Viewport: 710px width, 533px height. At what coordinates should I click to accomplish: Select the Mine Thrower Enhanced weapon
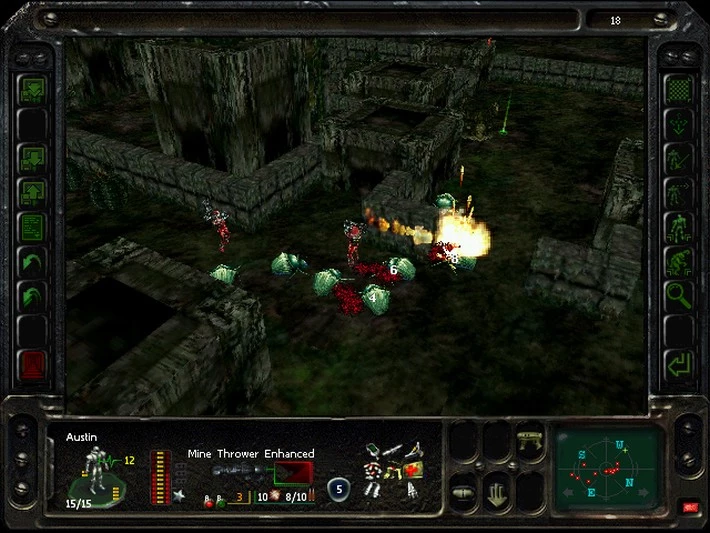[x=262, y=472]
